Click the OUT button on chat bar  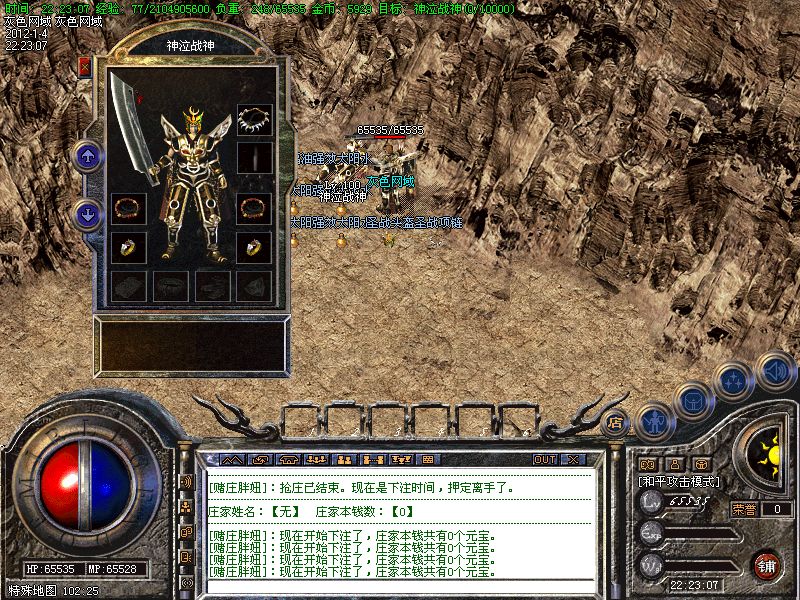(544, 459)
